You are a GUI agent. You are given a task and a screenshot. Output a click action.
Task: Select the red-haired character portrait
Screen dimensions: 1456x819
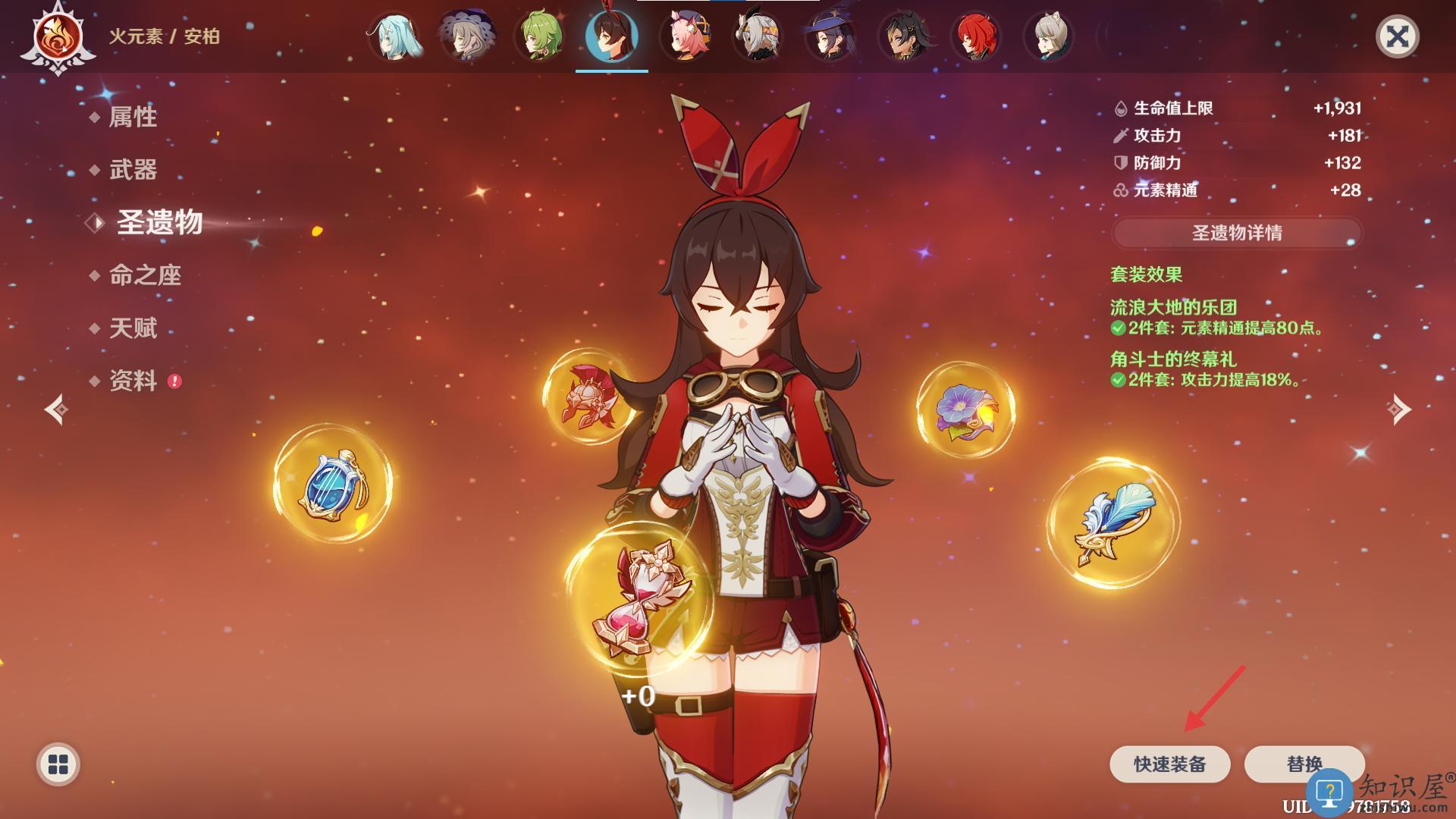pyautogui.click(x=975, y=36)
